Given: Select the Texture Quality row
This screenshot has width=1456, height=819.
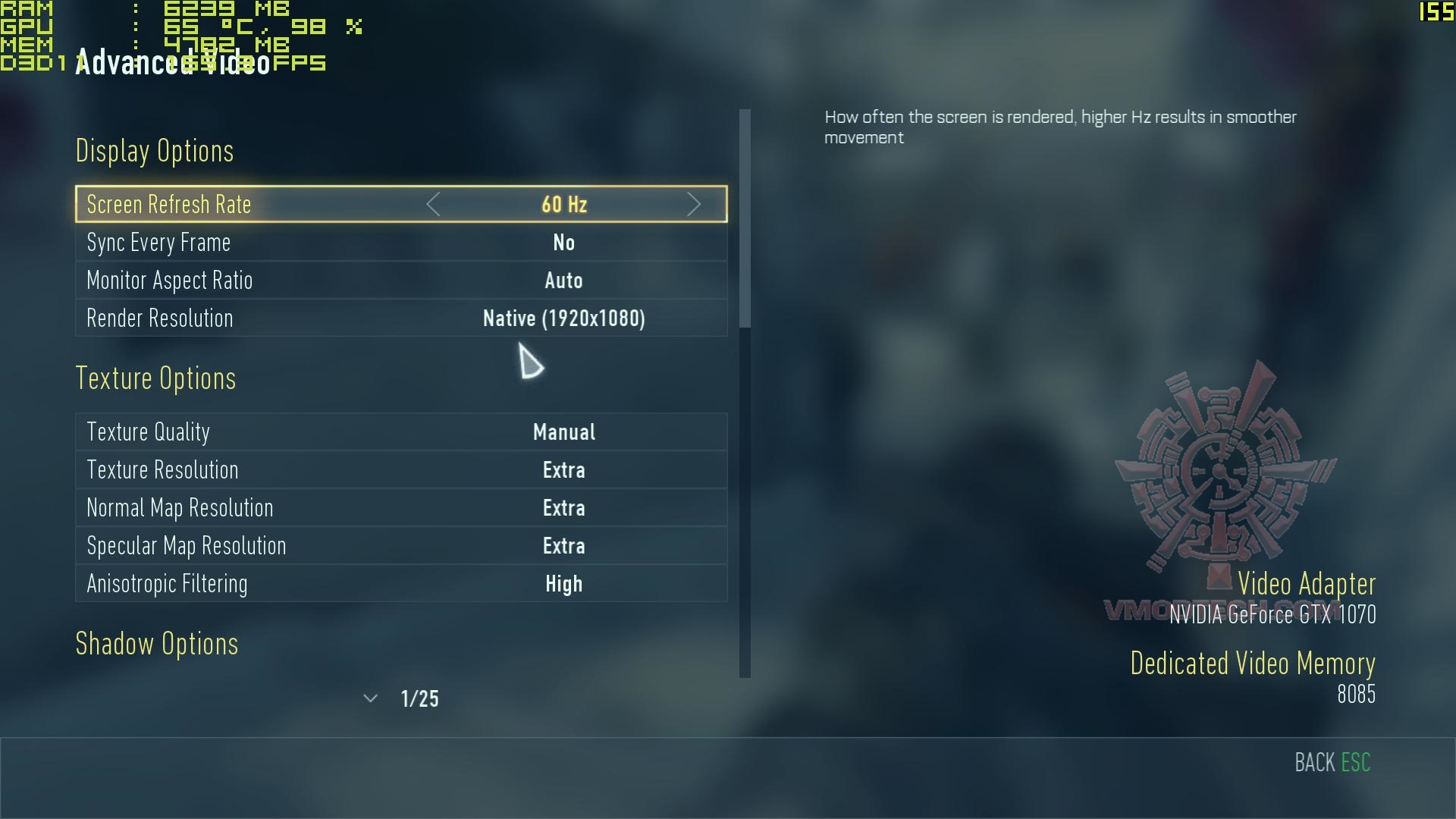Looking at the screenshot, I should 401,432.
